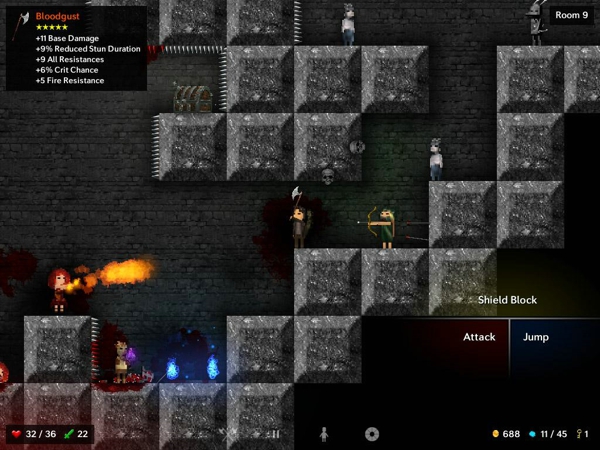The image size is (600, 450).
Task: Tap the Jump button
Action: [536, 338]
